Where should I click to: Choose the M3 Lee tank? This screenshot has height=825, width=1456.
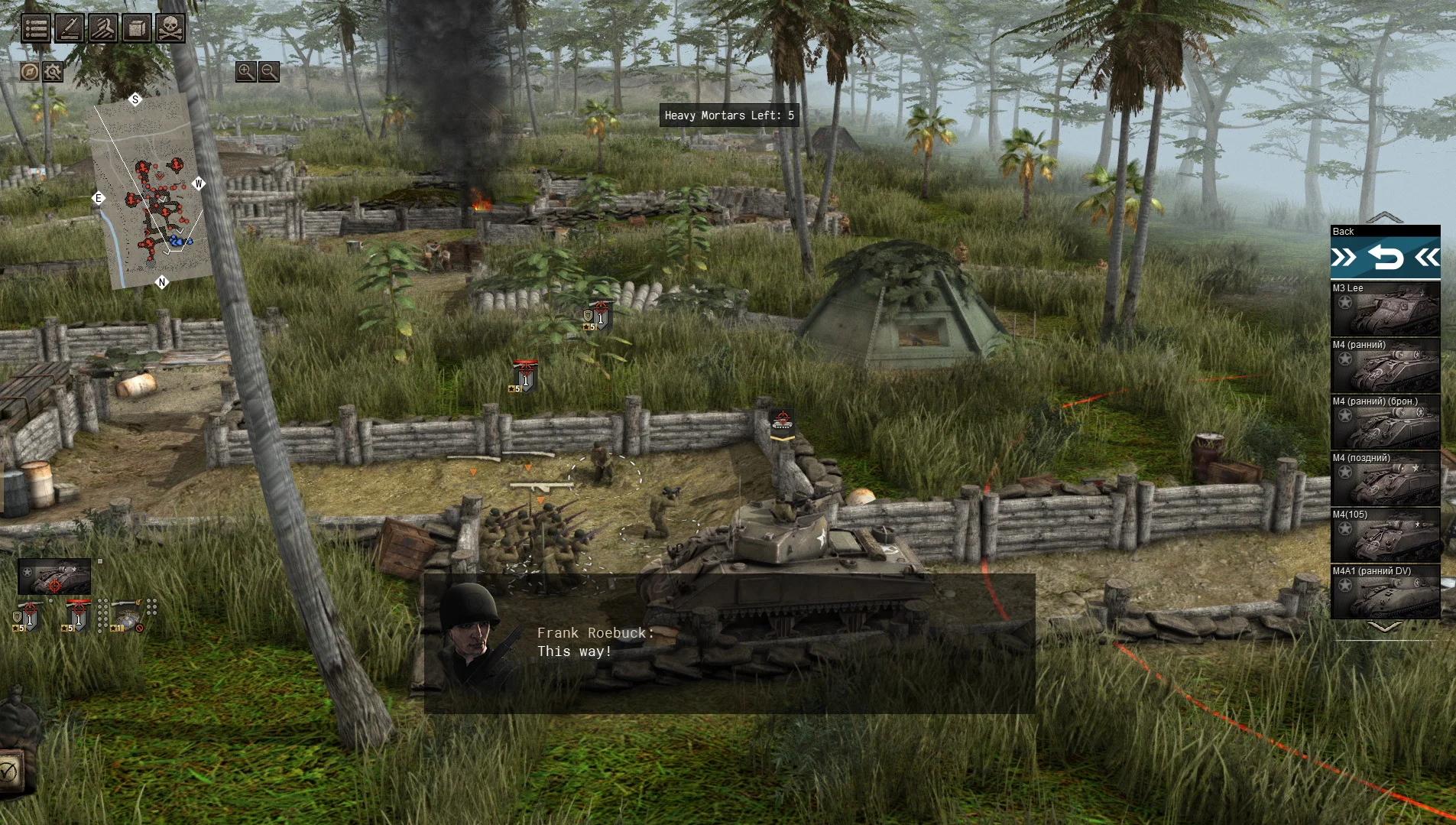tap(1385, 310)
